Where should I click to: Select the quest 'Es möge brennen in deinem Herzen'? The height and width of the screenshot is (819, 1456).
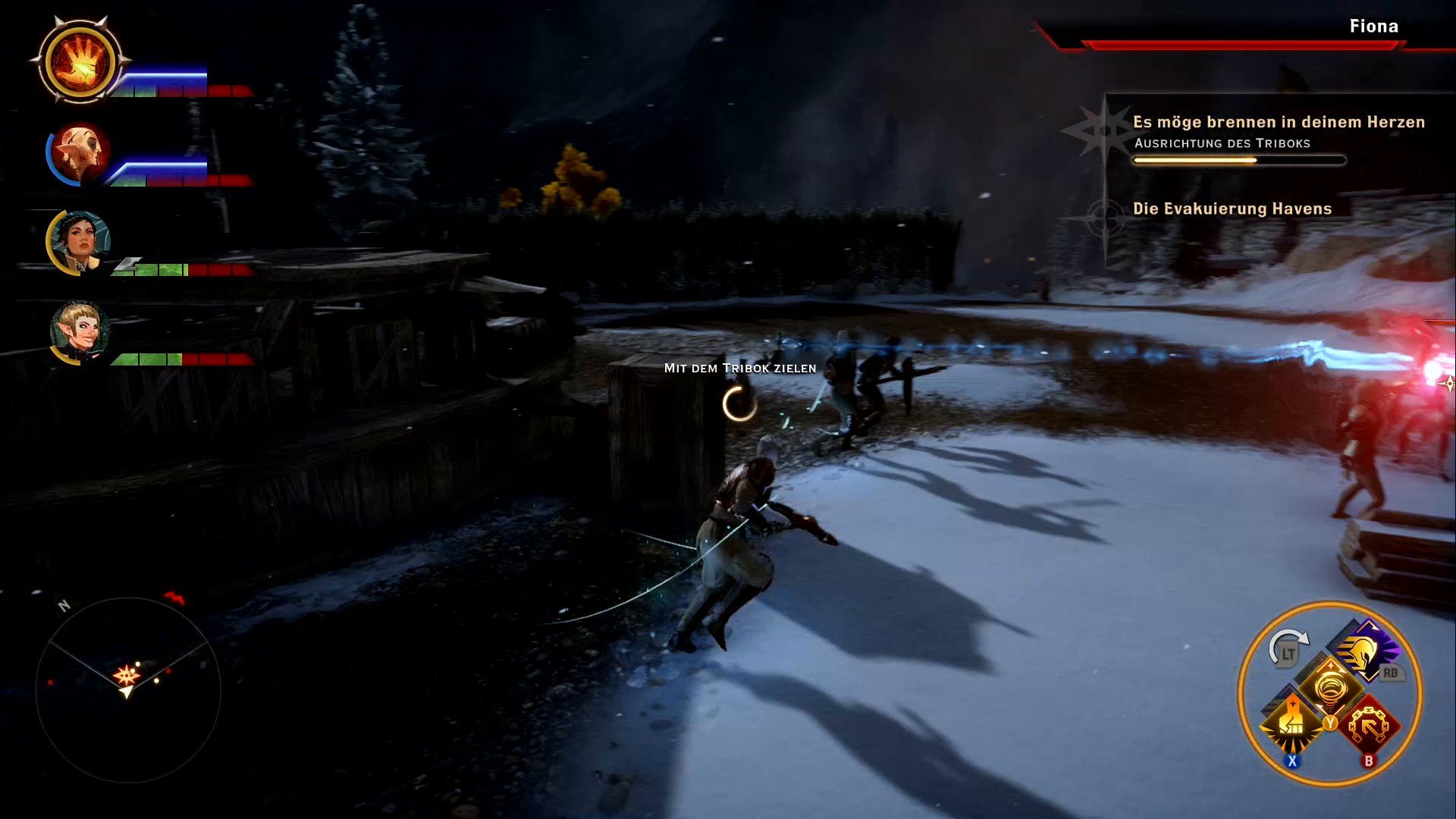pyautogui.click(x=1278, y=122)
